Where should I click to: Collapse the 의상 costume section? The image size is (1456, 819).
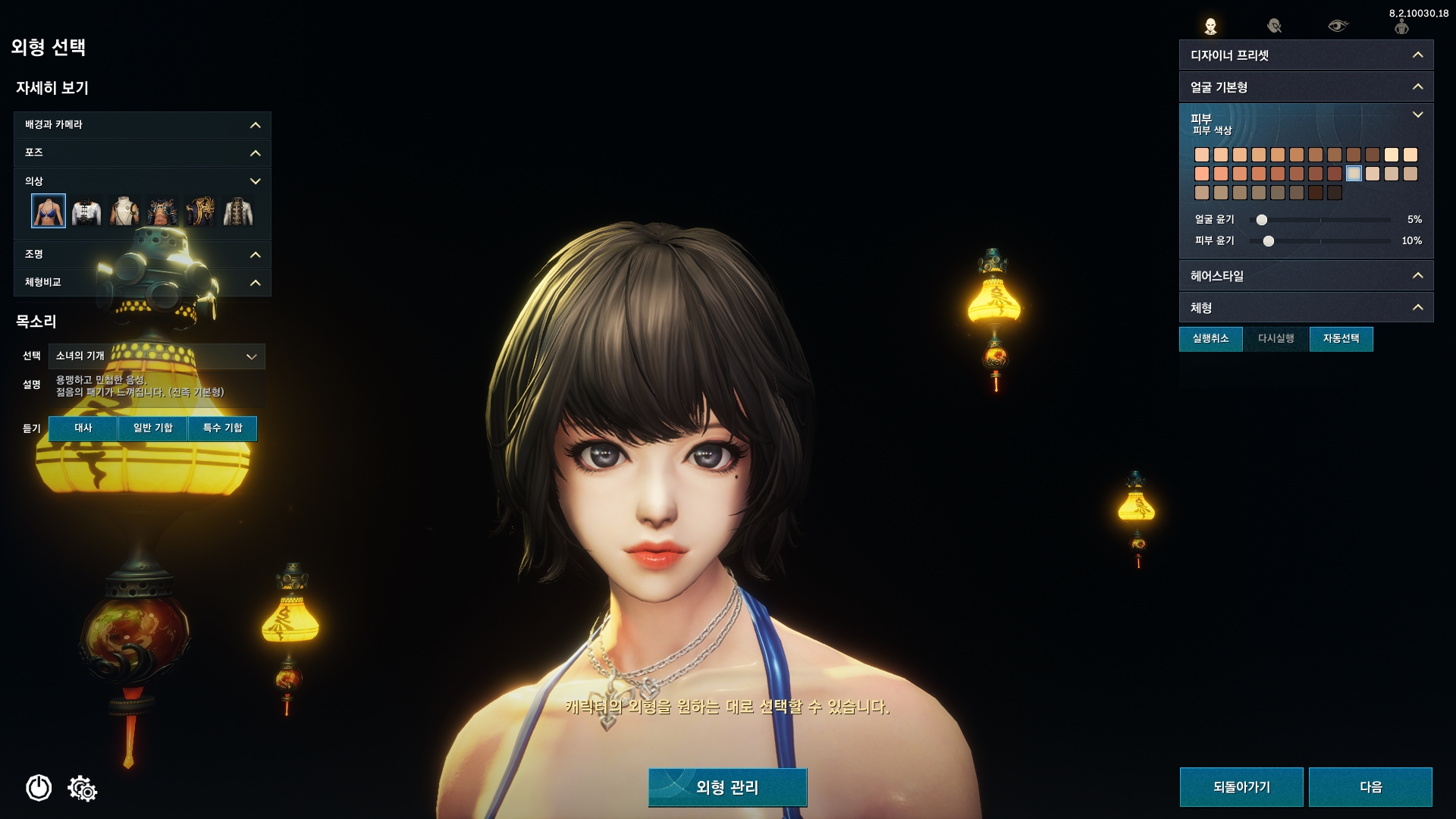click(x=256, y=181)
